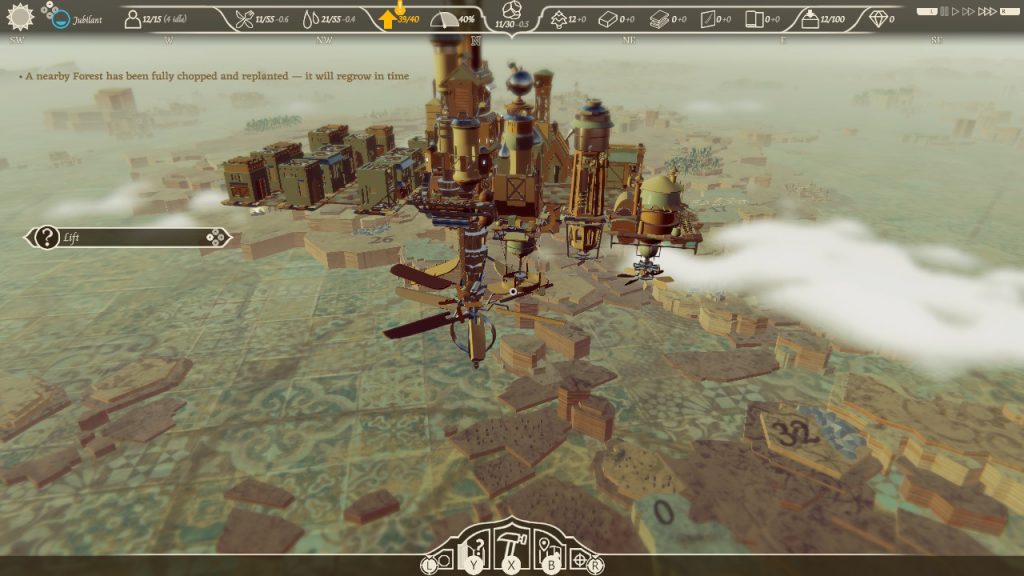Inspect the orange lift arrow indicator

click(389, 19)
